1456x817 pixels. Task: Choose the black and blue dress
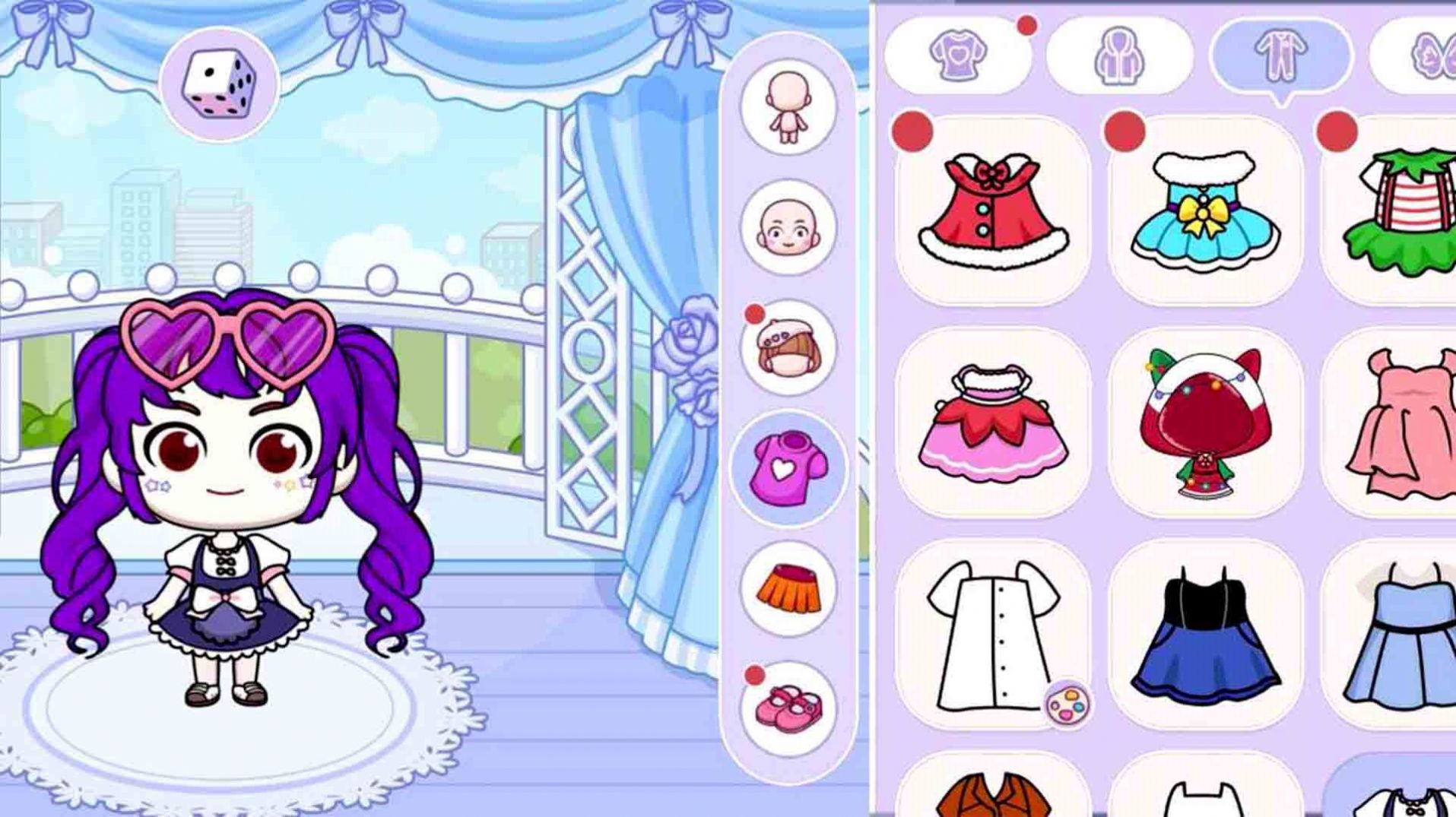[x=1205, y=635]
